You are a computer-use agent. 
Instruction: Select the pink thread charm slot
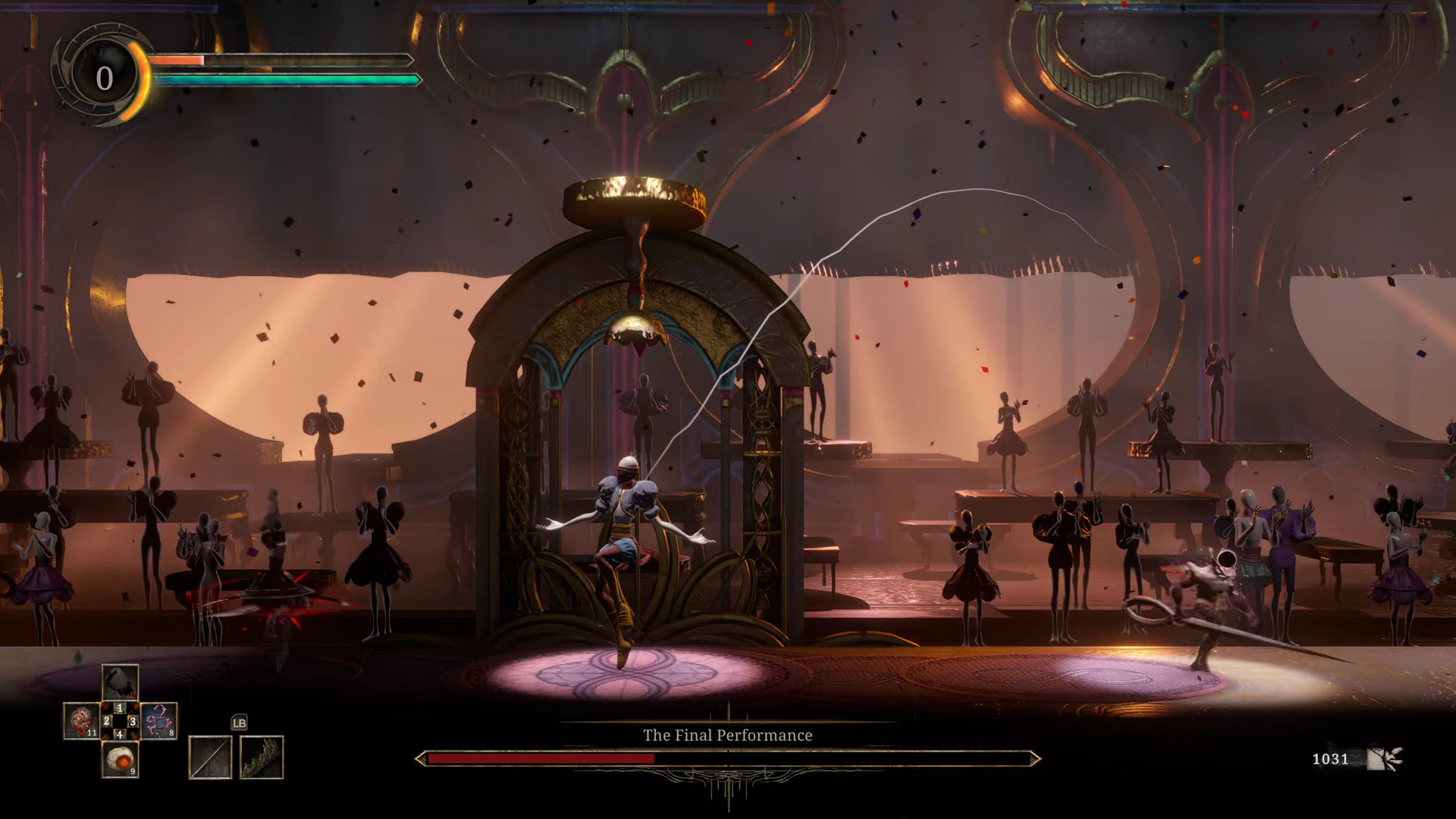click(160, 720)
